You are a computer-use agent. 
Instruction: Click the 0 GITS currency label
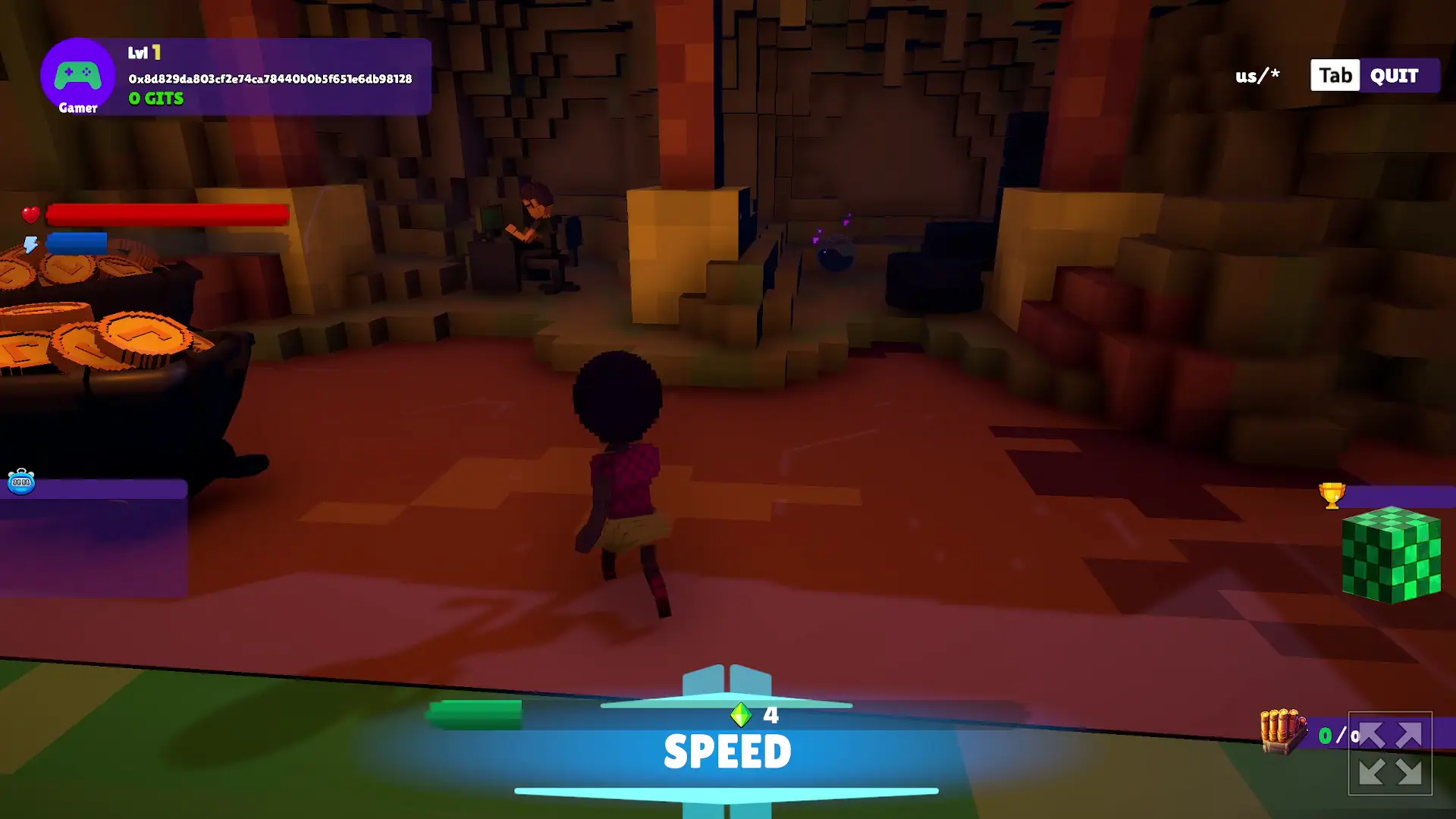[x=155, y=99]
